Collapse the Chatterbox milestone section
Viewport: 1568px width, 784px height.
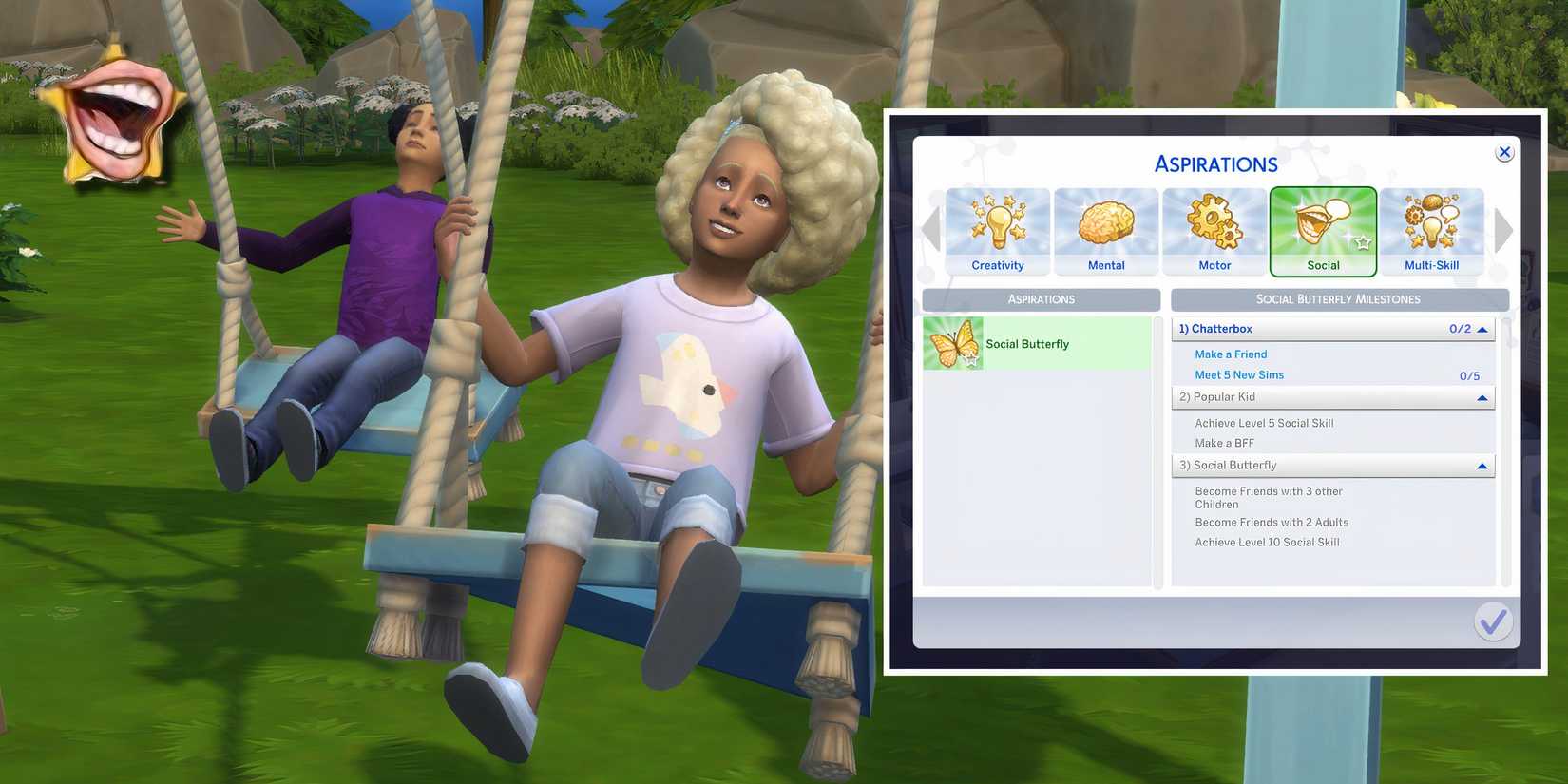click(1481, 329)
